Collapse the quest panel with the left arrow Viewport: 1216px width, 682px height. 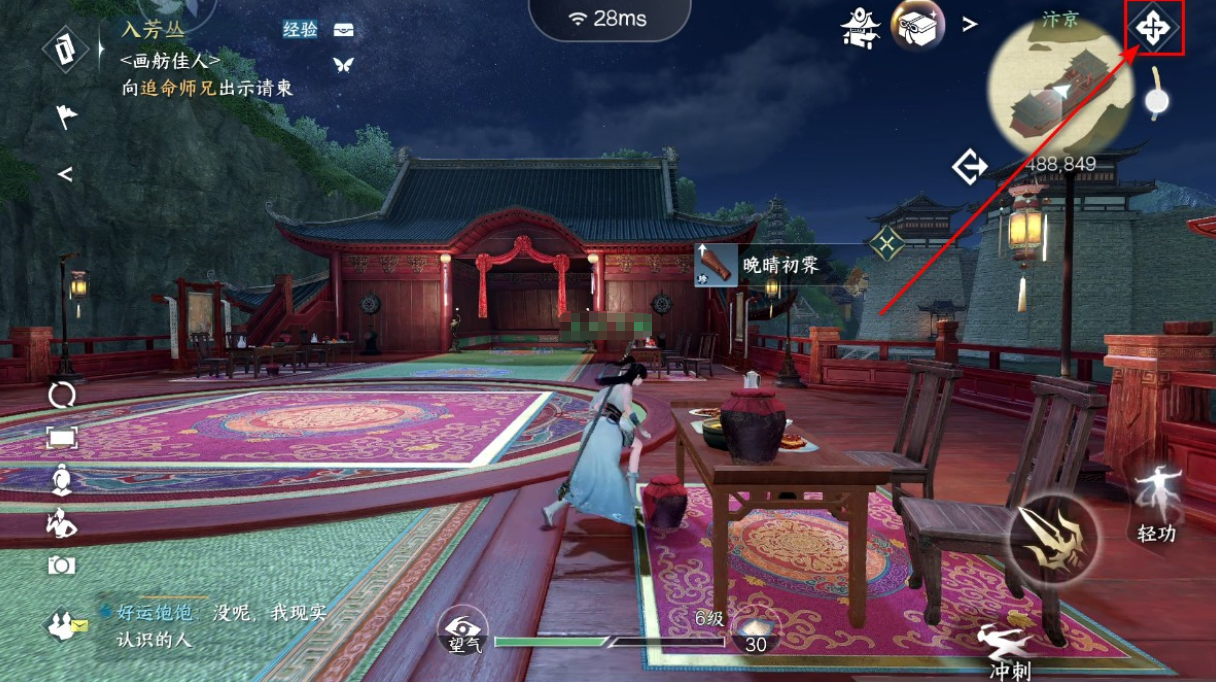tap(65, 175)
